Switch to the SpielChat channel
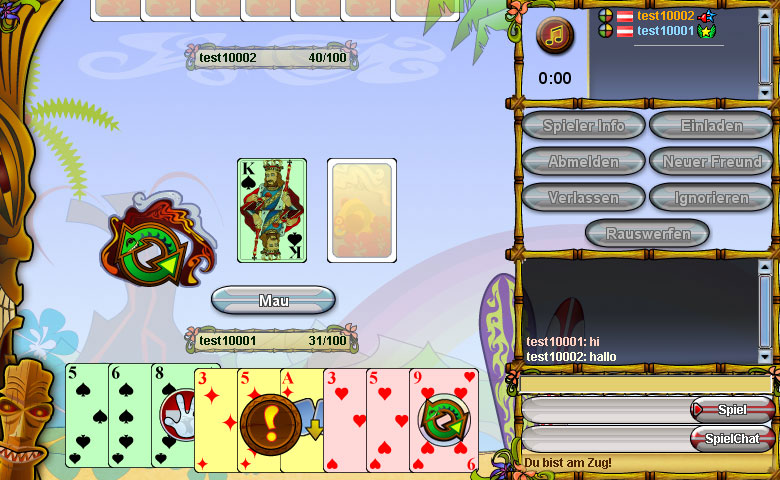 tap(732, 438)
